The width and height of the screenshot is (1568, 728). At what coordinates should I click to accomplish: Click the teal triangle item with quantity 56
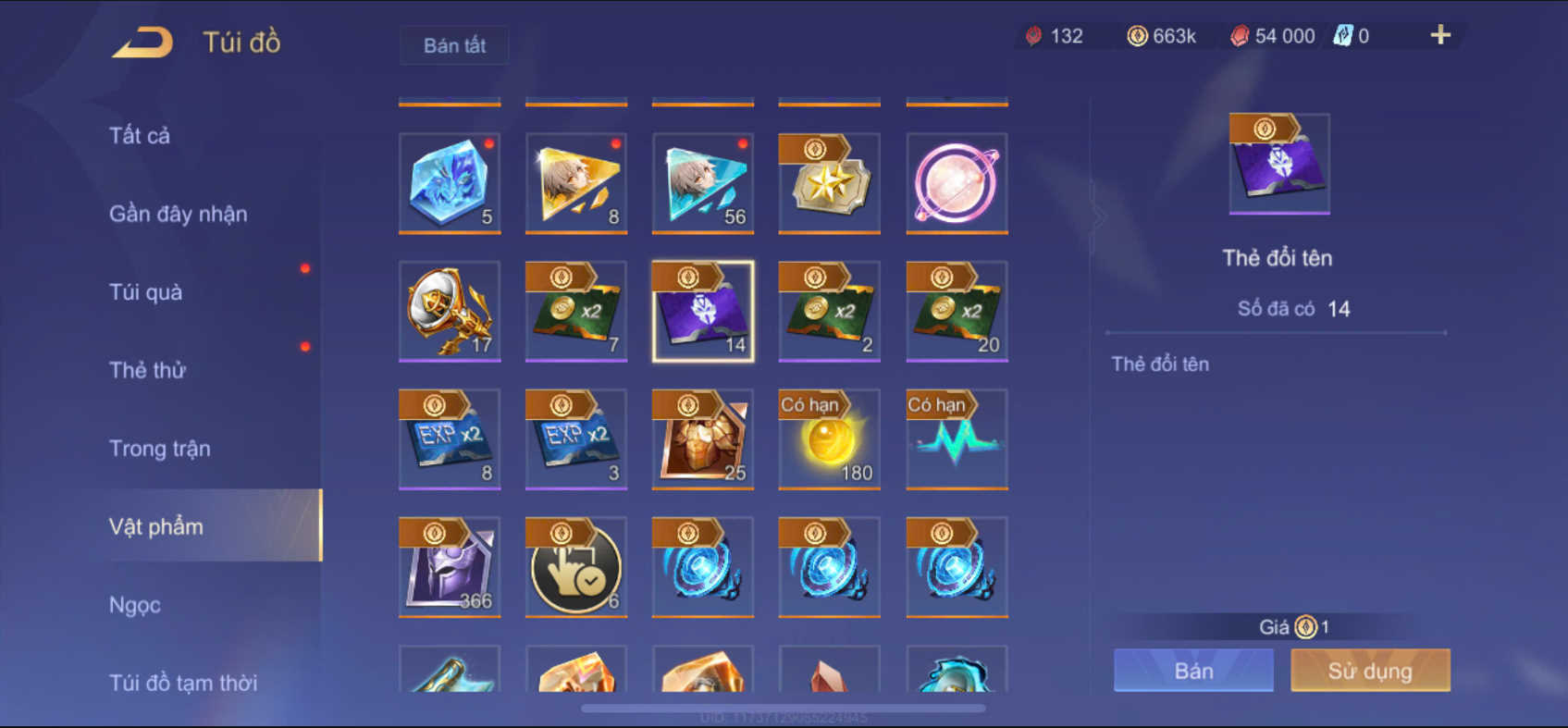(x=702, y=183)
